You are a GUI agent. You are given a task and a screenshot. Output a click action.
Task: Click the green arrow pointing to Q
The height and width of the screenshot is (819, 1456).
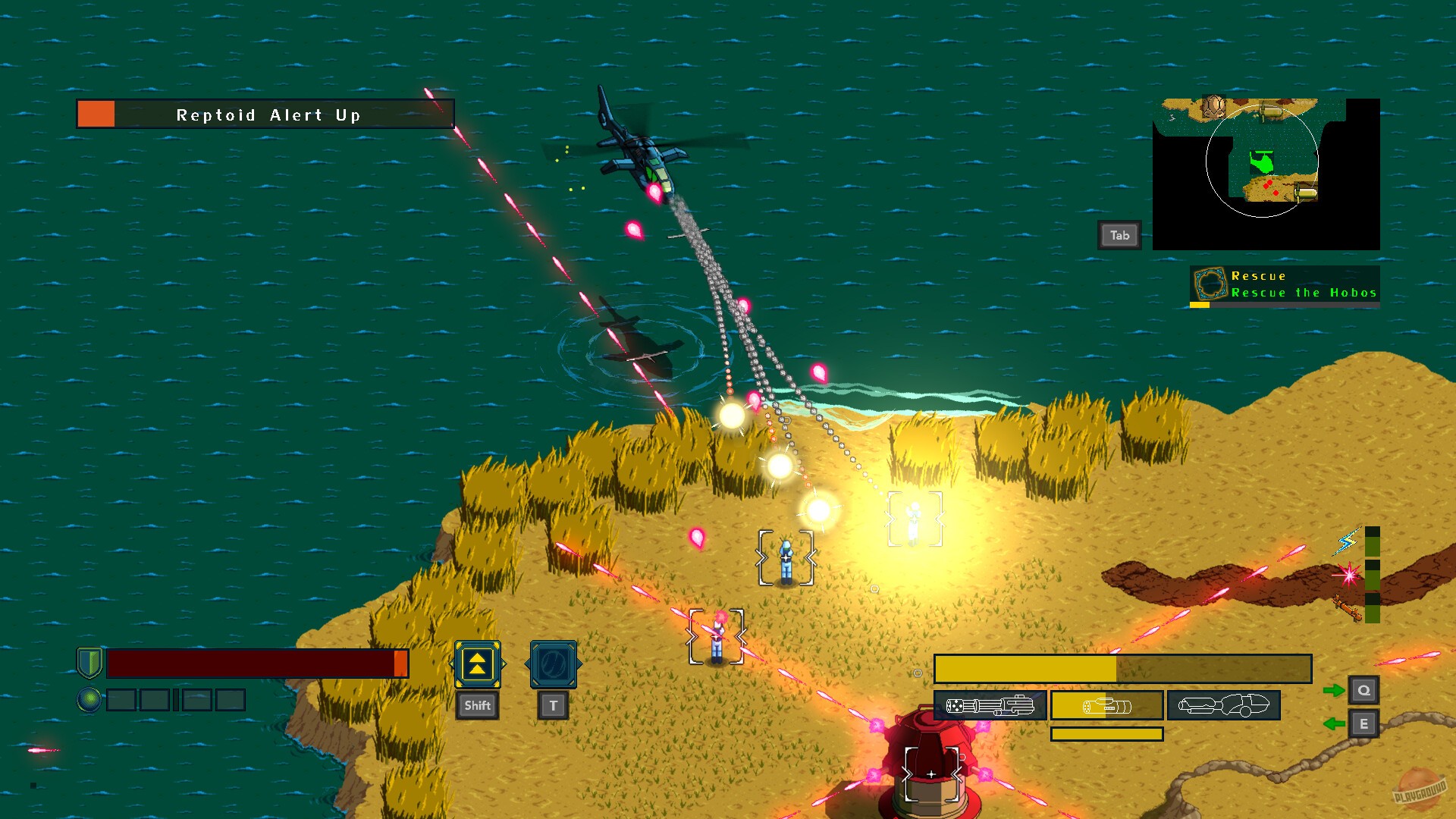coord(1333,690)
